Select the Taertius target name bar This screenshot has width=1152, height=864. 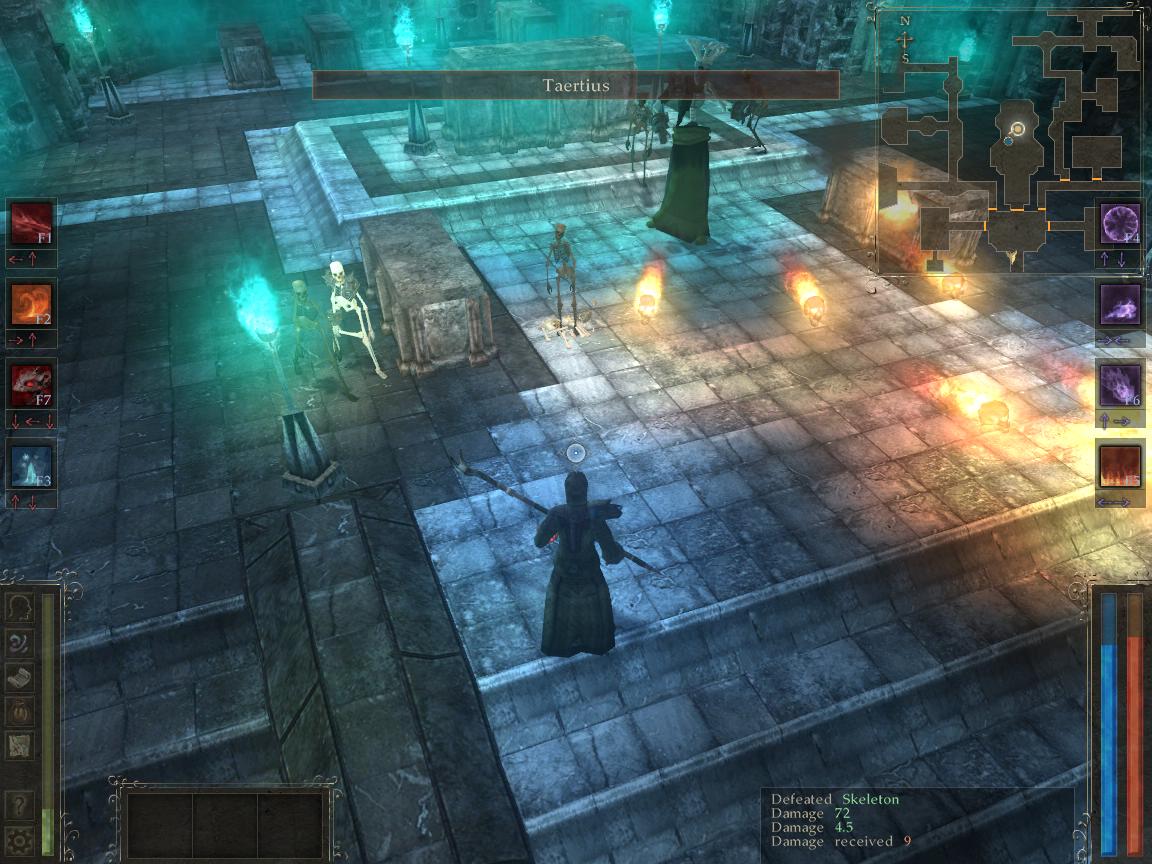575,85
